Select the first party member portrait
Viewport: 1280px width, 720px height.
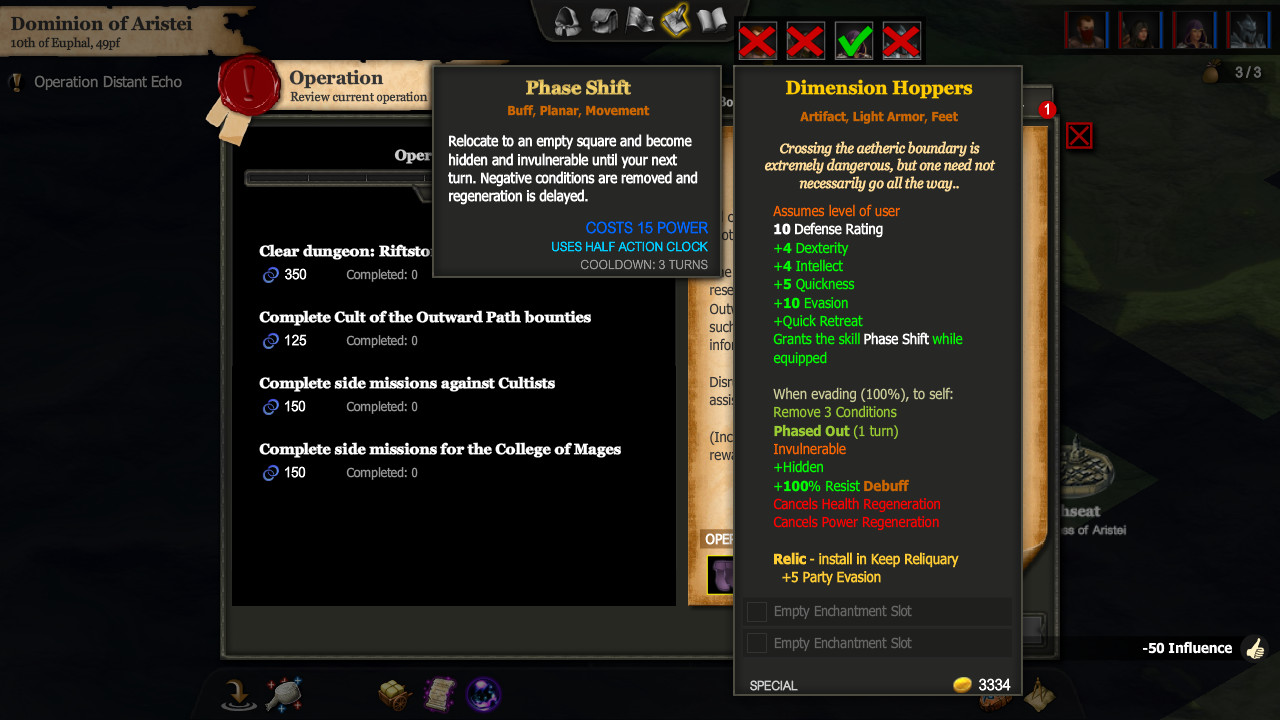(x=1086, y=29)
